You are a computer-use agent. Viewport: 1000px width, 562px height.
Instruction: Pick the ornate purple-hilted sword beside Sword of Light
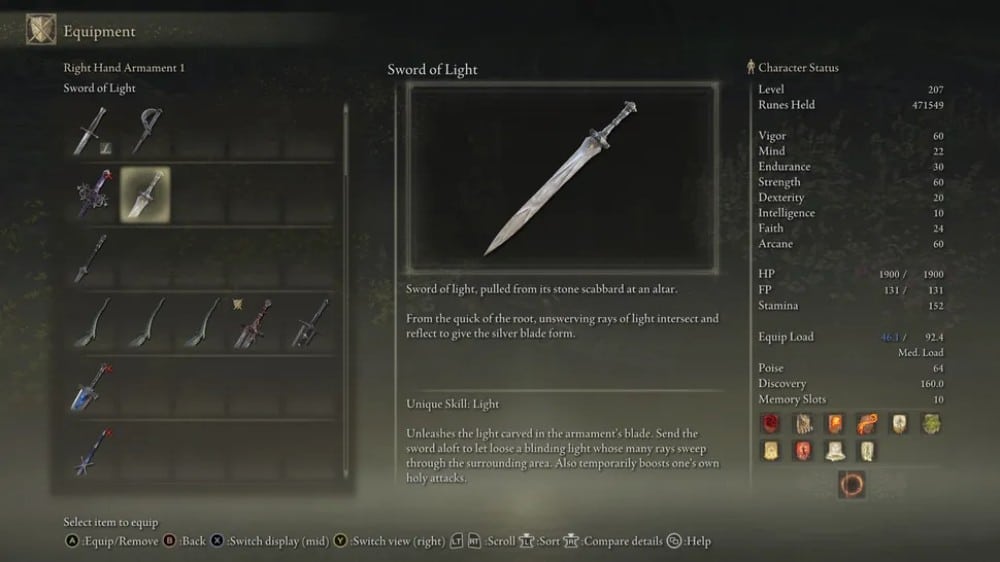91,194
